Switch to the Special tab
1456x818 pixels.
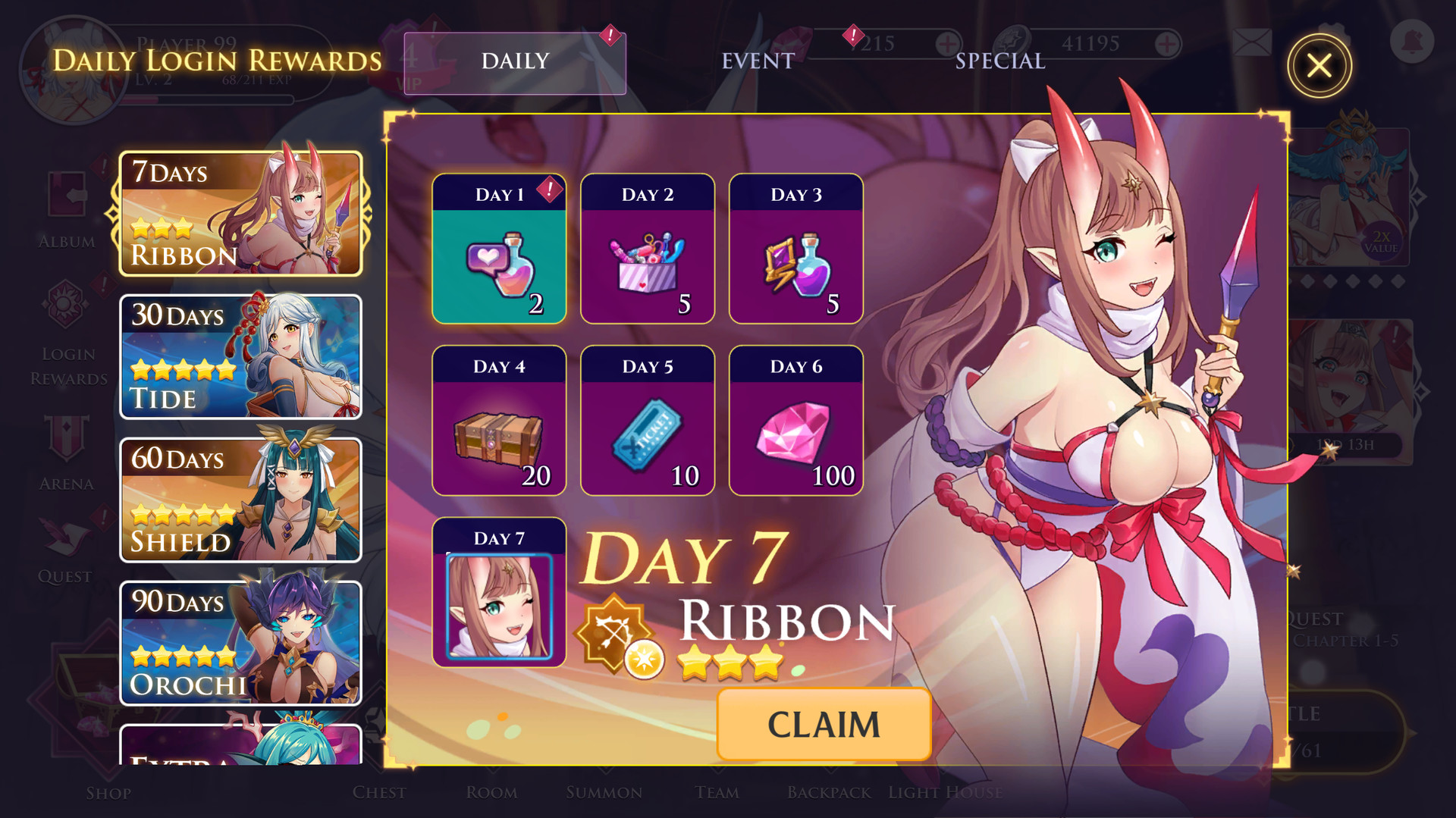click(x=999, y=61)
